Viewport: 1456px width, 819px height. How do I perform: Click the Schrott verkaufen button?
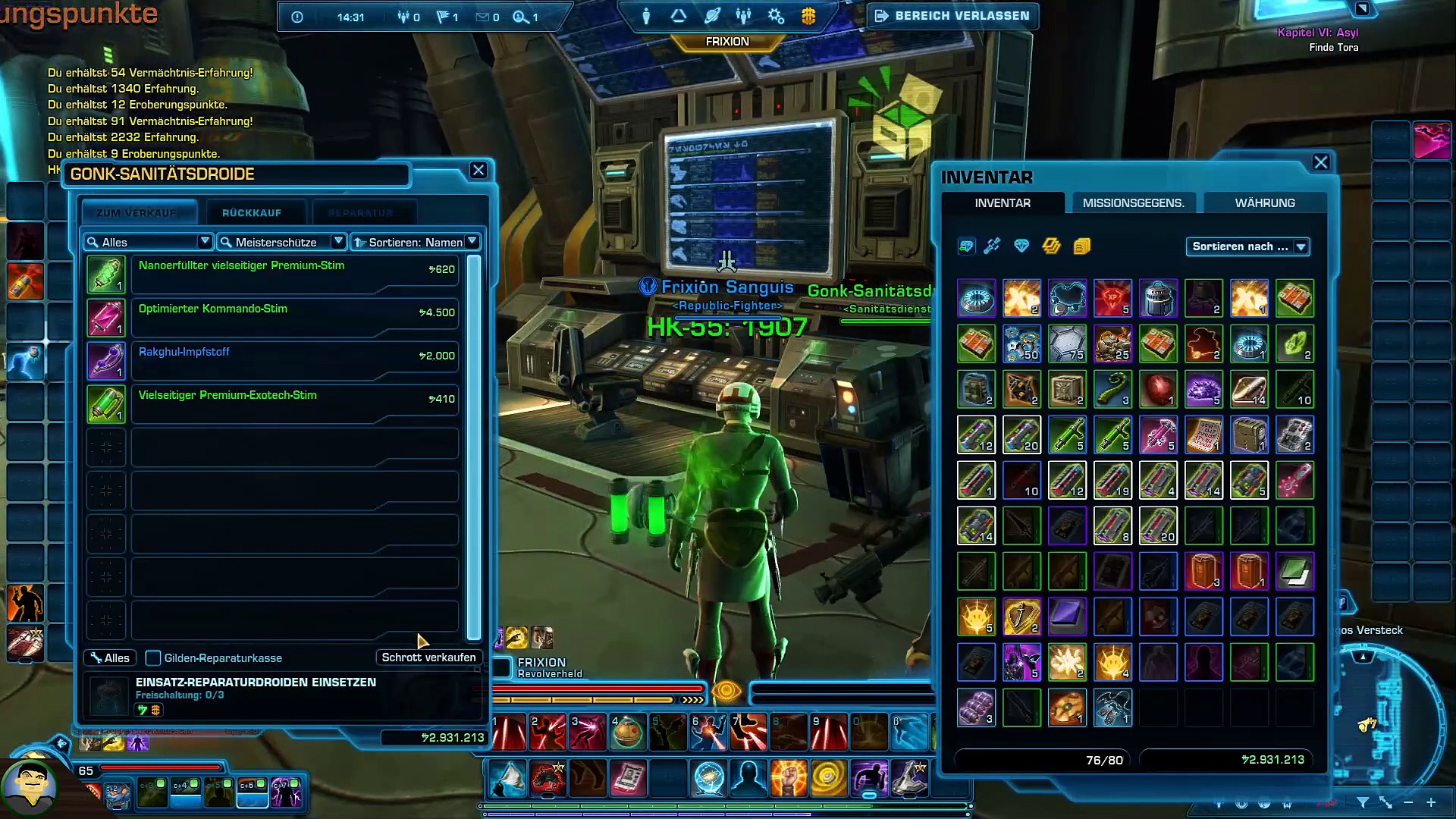point(428,657)
